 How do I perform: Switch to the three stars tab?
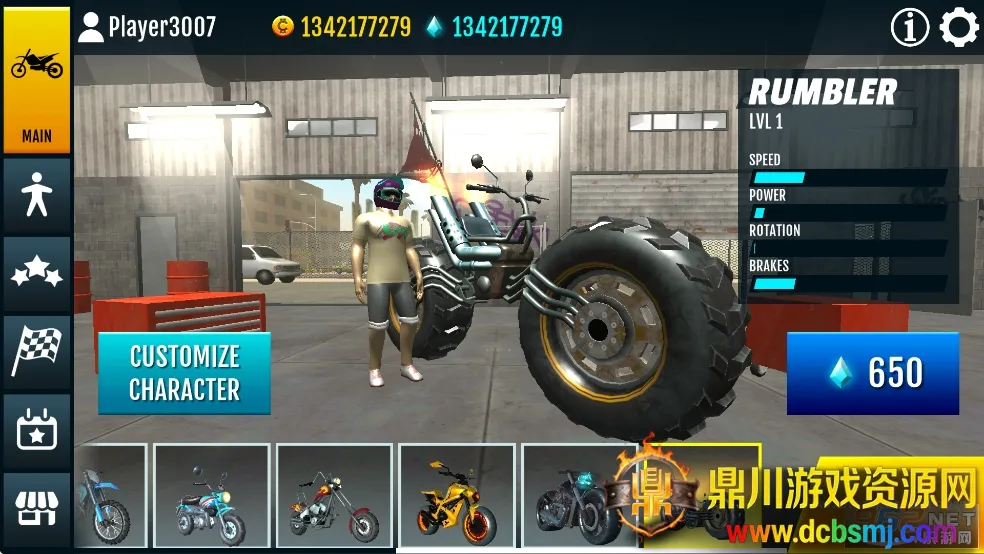tap(36, 273)
